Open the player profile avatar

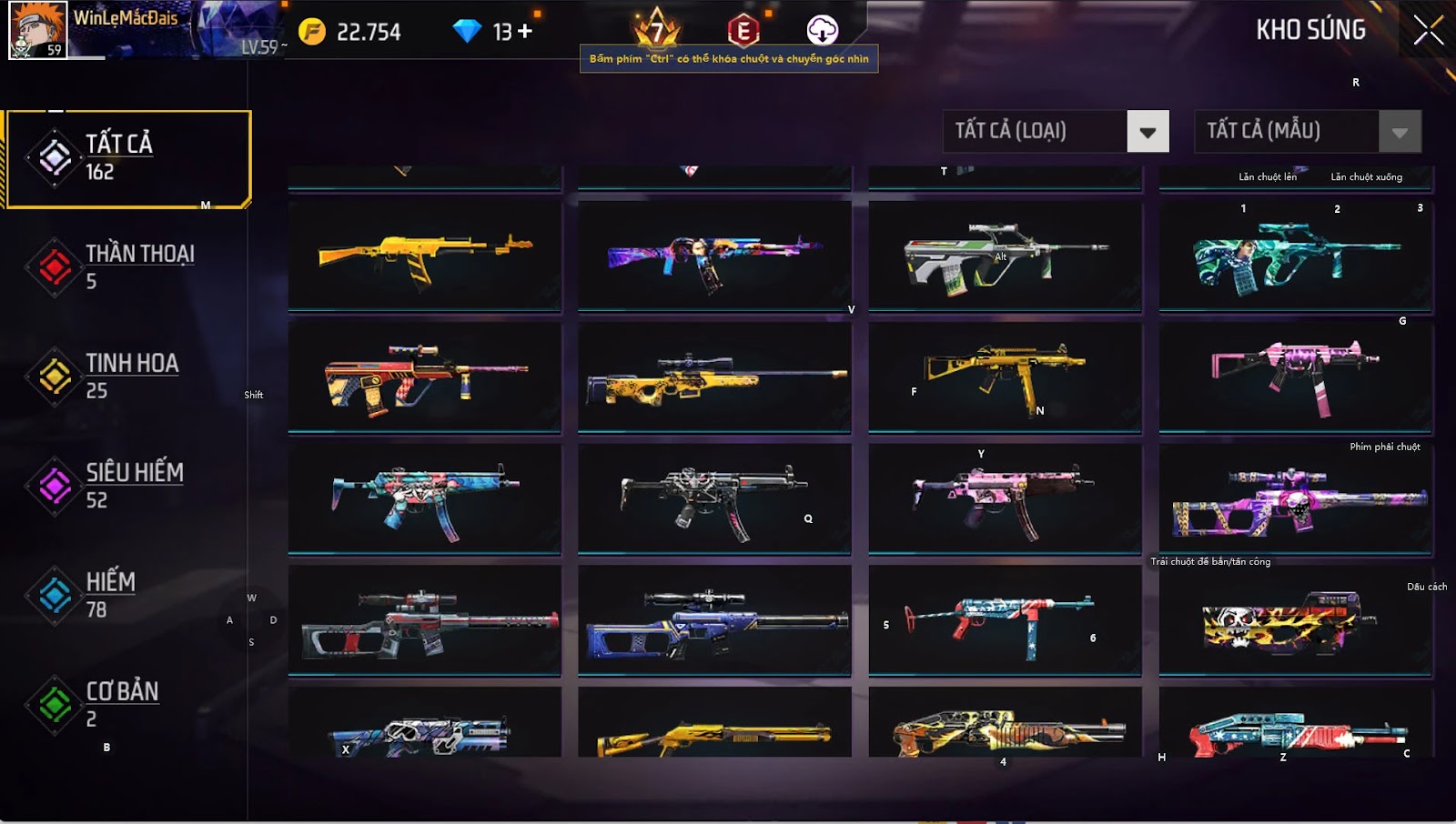click(37, 30)
